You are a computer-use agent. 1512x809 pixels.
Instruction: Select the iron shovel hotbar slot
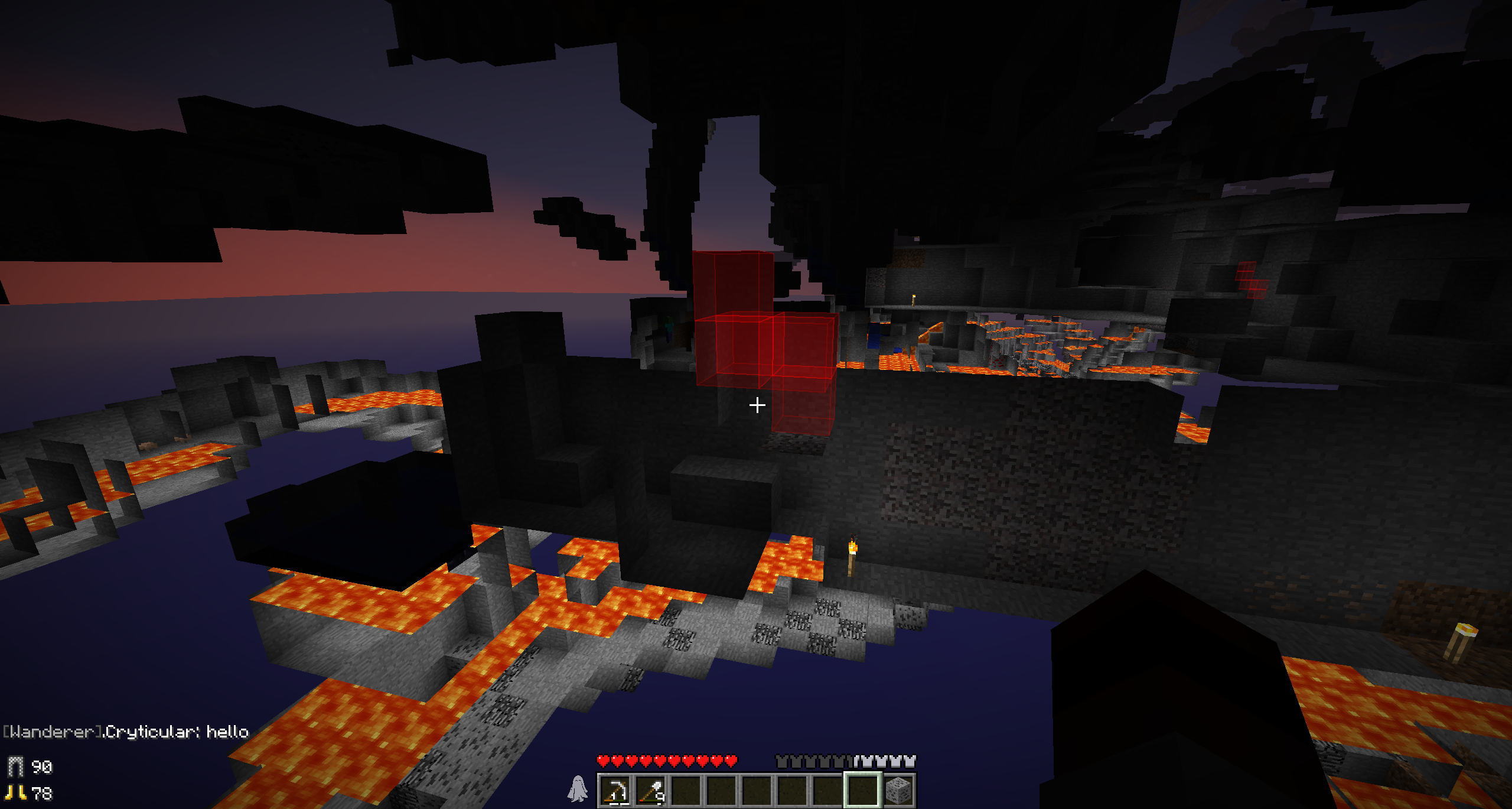(x=651, y=790)
